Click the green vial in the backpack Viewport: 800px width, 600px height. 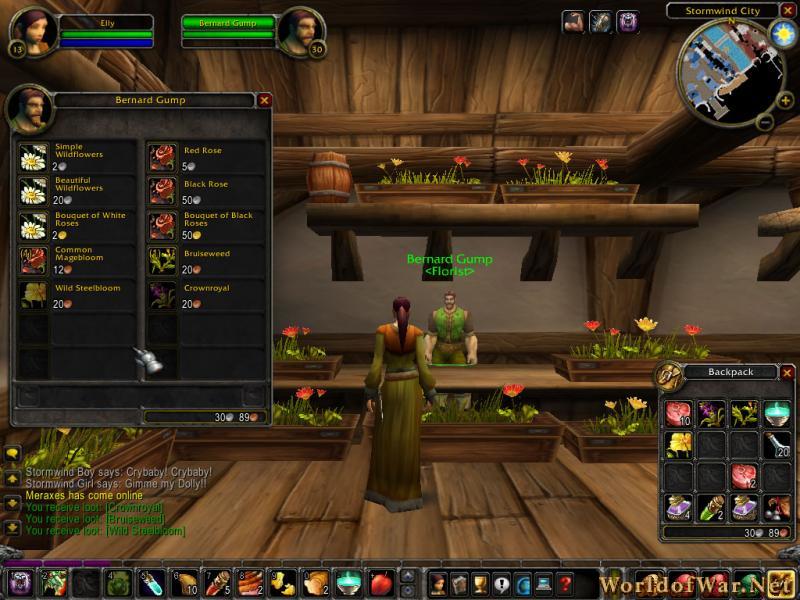tap(711, 508)
